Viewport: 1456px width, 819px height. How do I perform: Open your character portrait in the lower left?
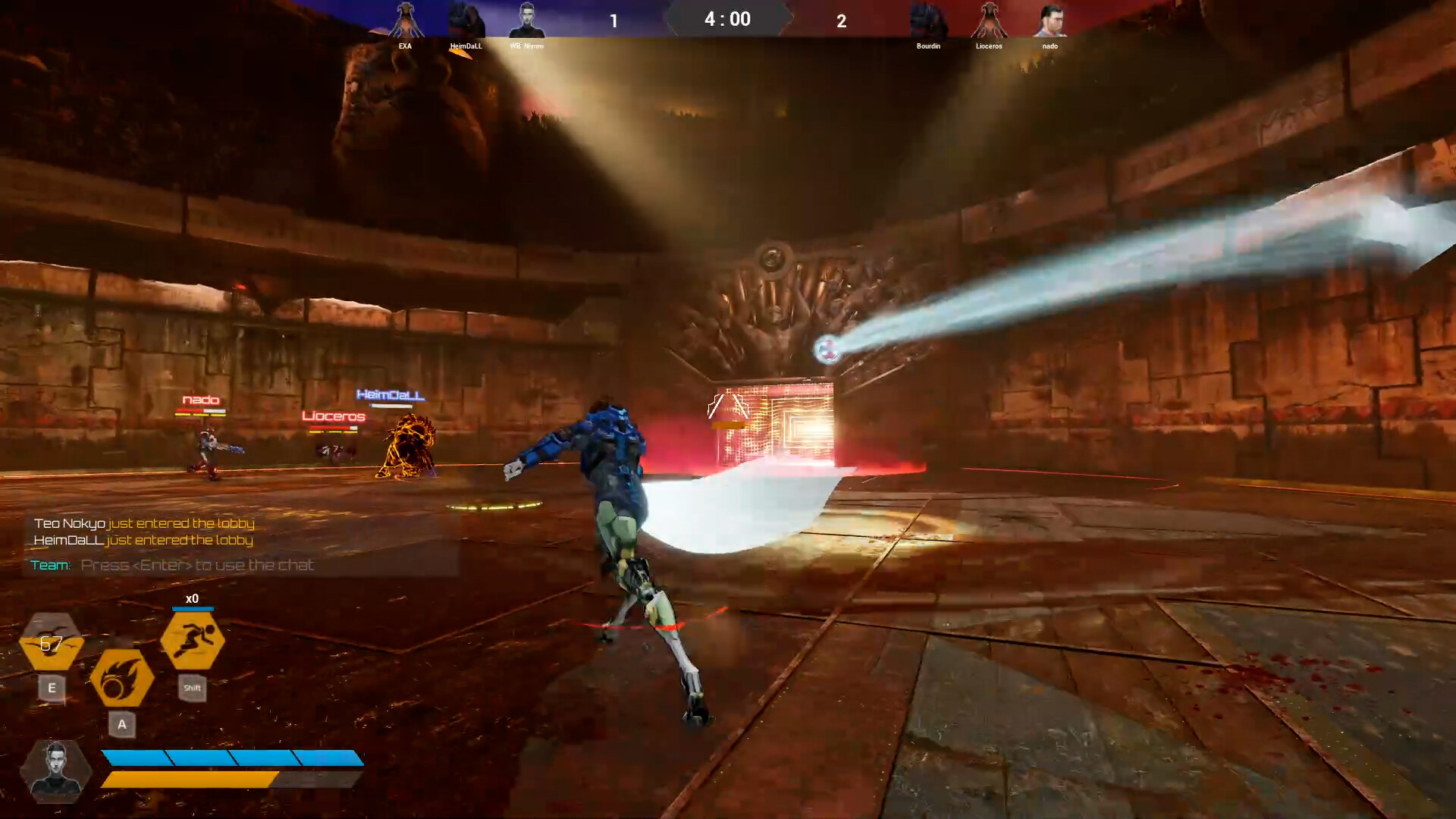(x=55, y=769)
